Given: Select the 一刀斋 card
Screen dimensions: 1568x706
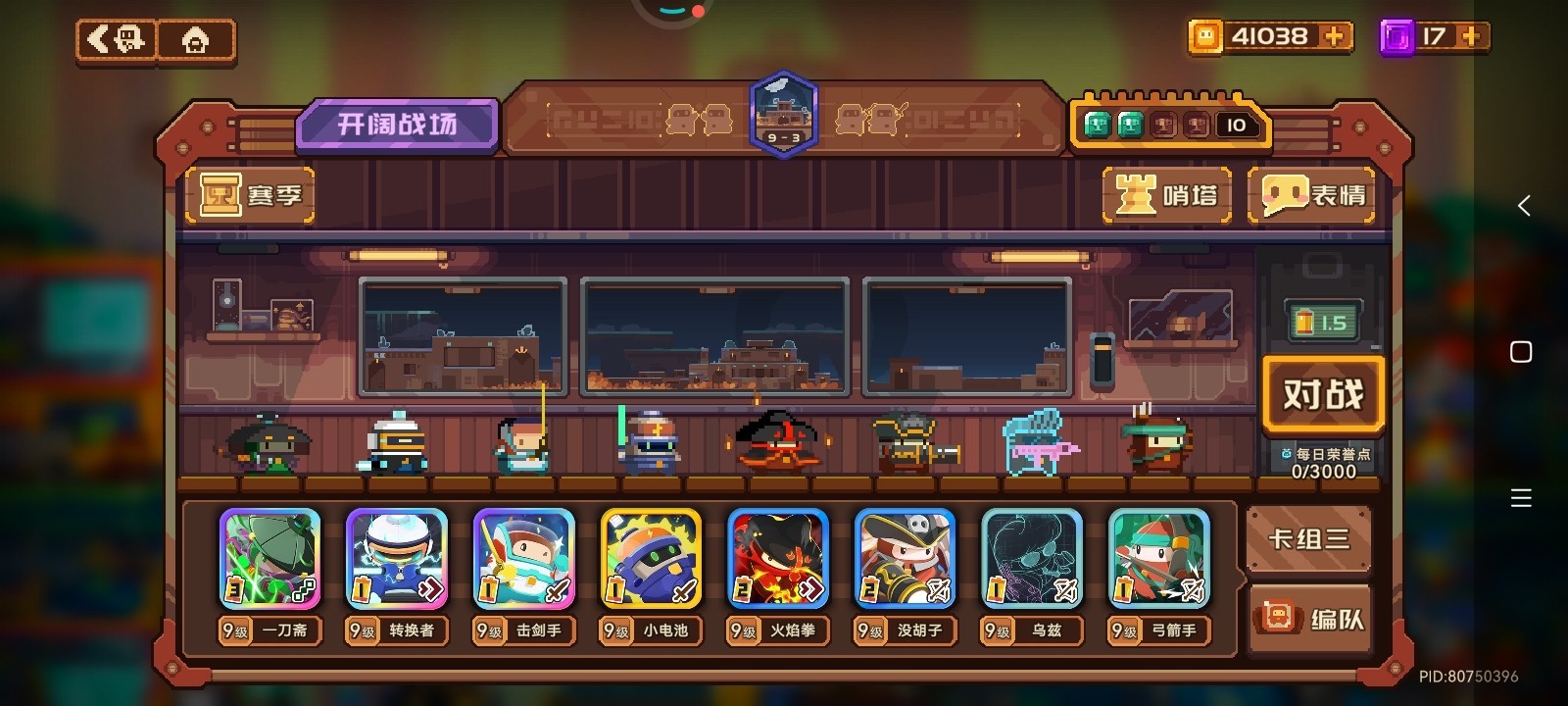Looking at the screenshot, I should click(269, 559).
